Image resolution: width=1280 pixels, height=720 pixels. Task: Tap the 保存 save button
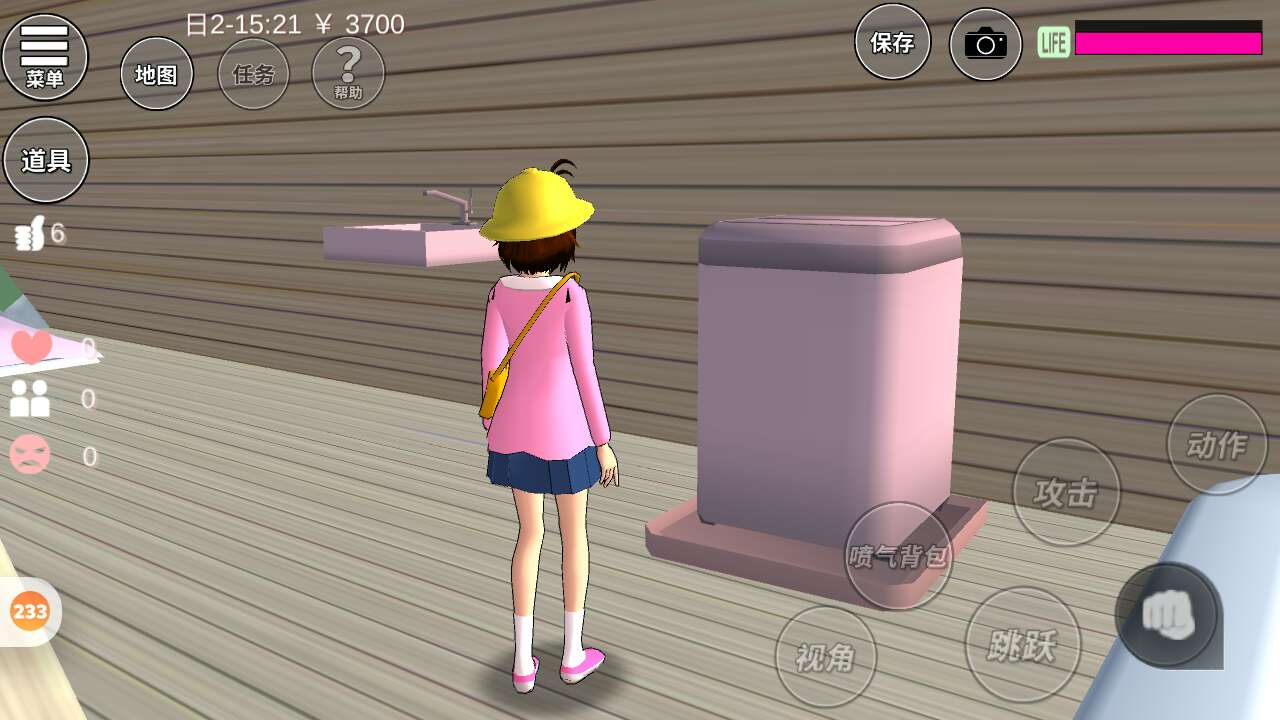click(x=892, y=43)
